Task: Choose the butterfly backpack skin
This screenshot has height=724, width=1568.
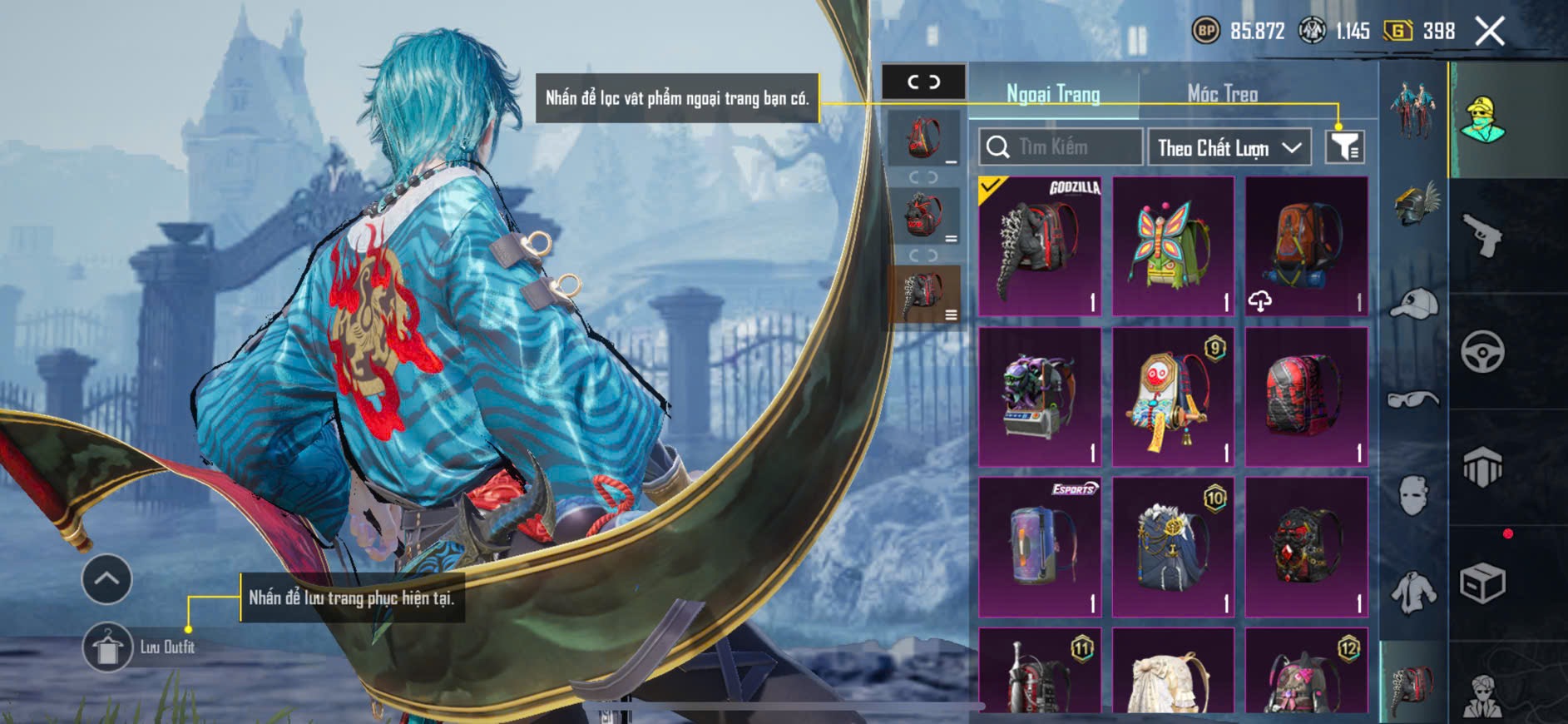Action: click(x=1173, y=246)
